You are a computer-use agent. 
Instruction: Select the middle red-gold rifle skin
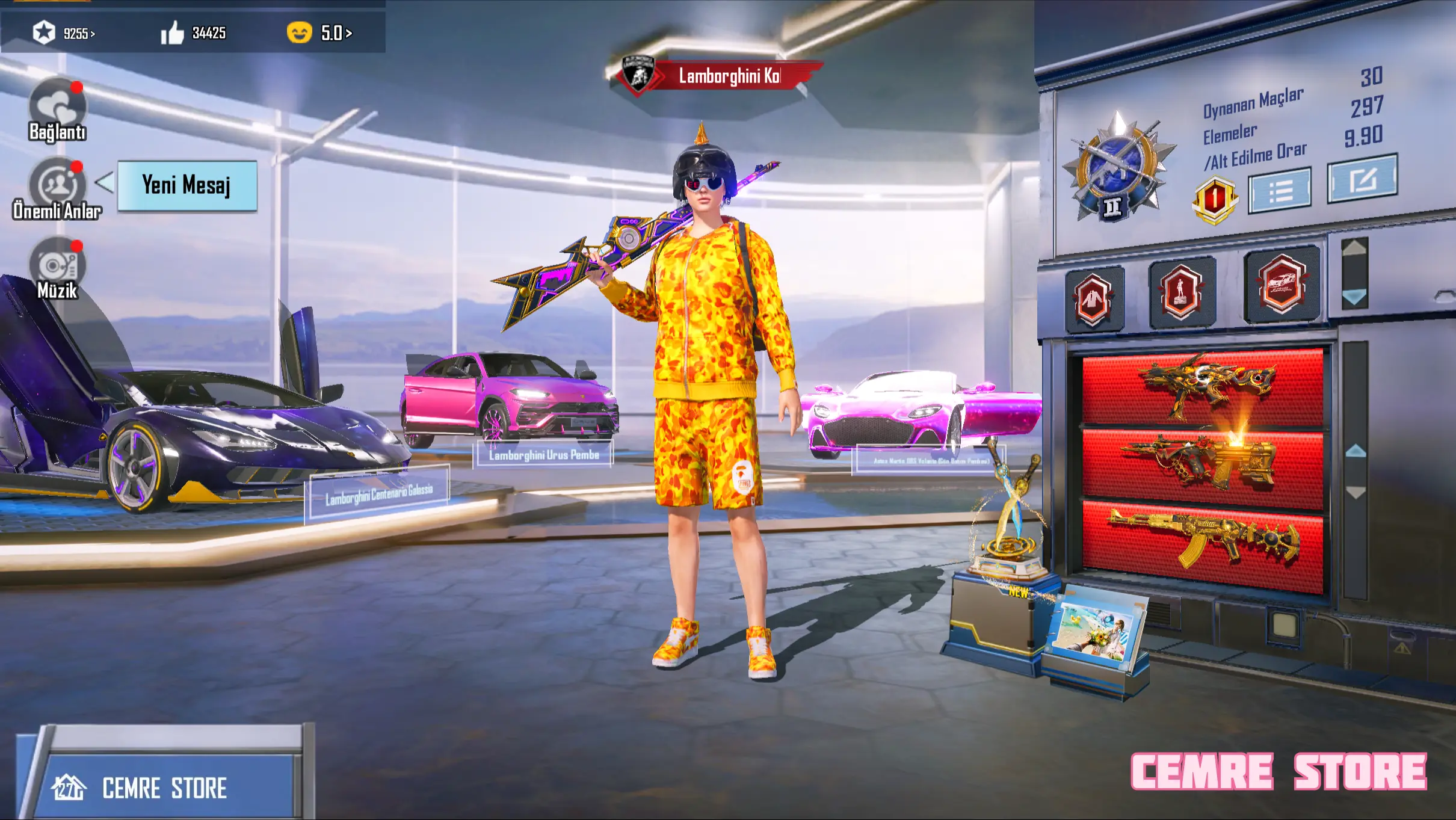1202,464
